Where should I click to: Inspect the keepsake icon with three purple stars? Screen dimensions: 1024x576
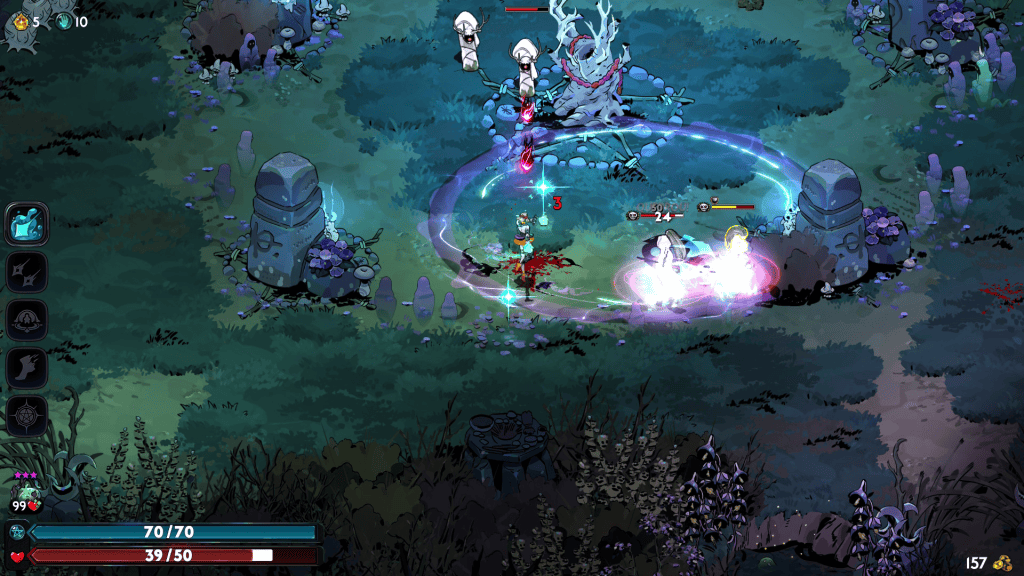(27, 493)
